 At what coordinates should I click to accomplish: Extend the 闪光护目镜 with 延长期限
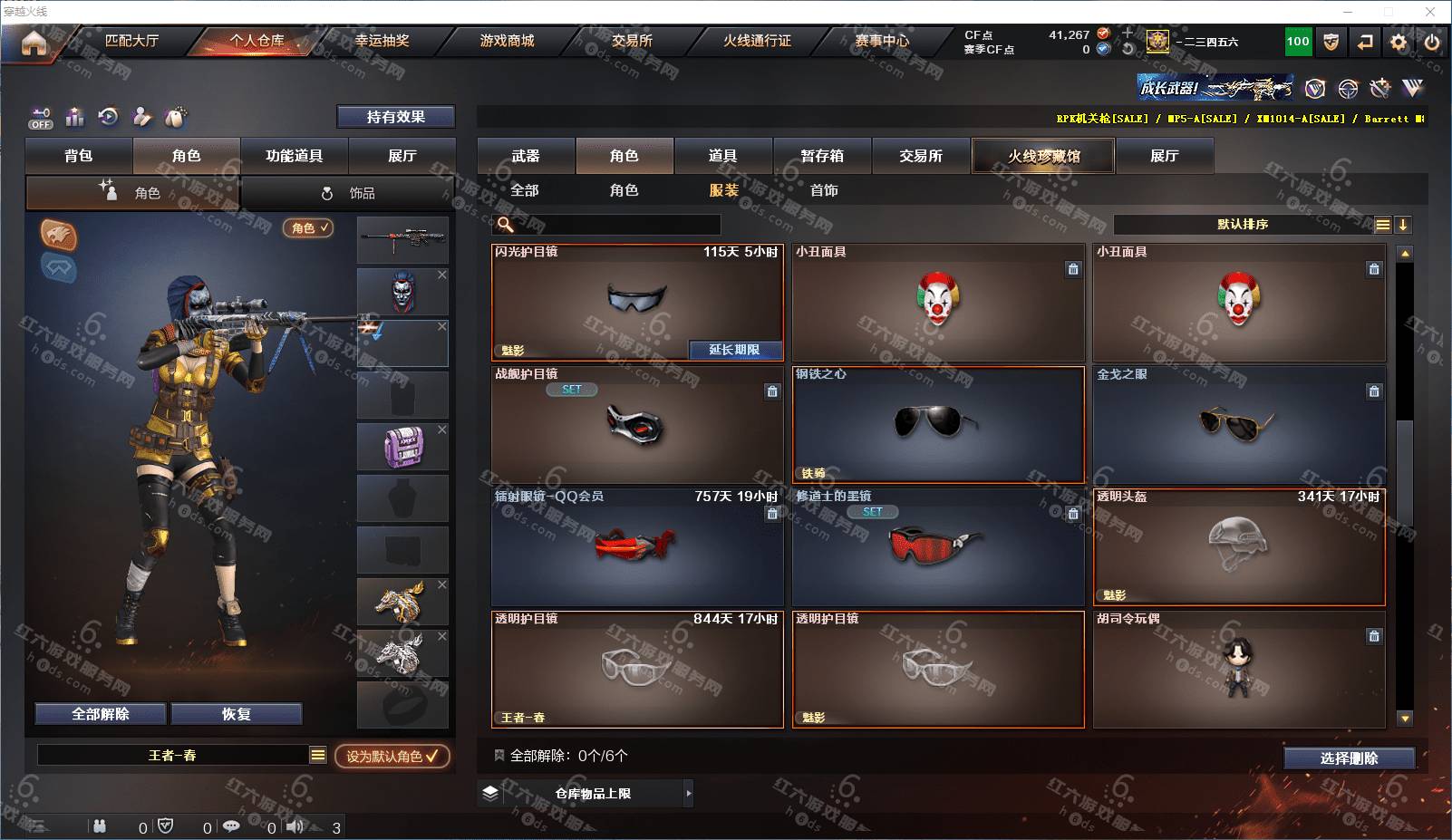pos(734,350)
